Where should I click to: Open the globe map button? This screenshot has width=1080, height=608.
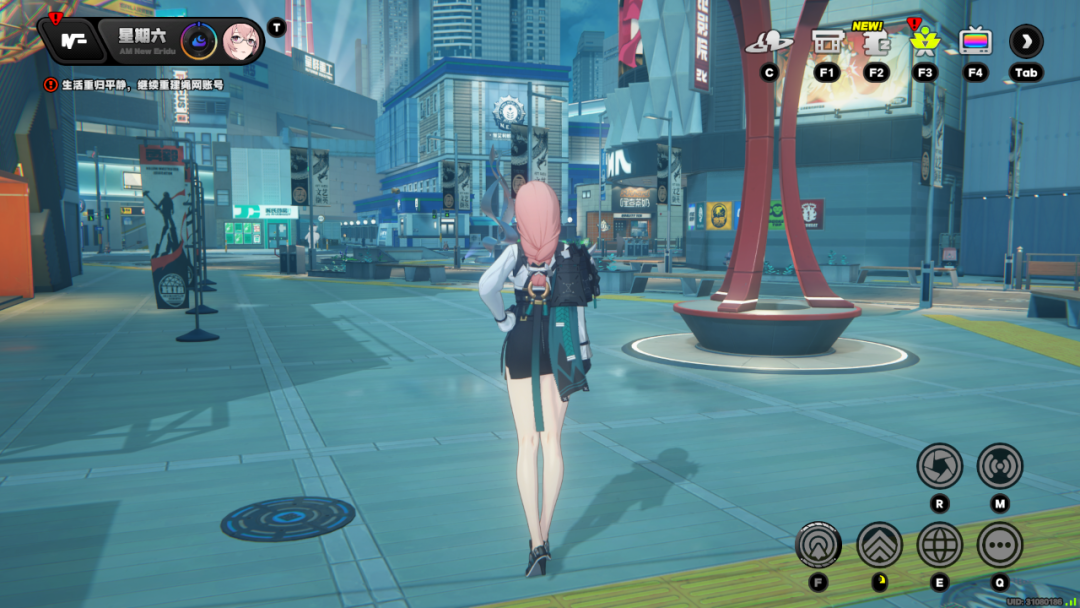939,545
